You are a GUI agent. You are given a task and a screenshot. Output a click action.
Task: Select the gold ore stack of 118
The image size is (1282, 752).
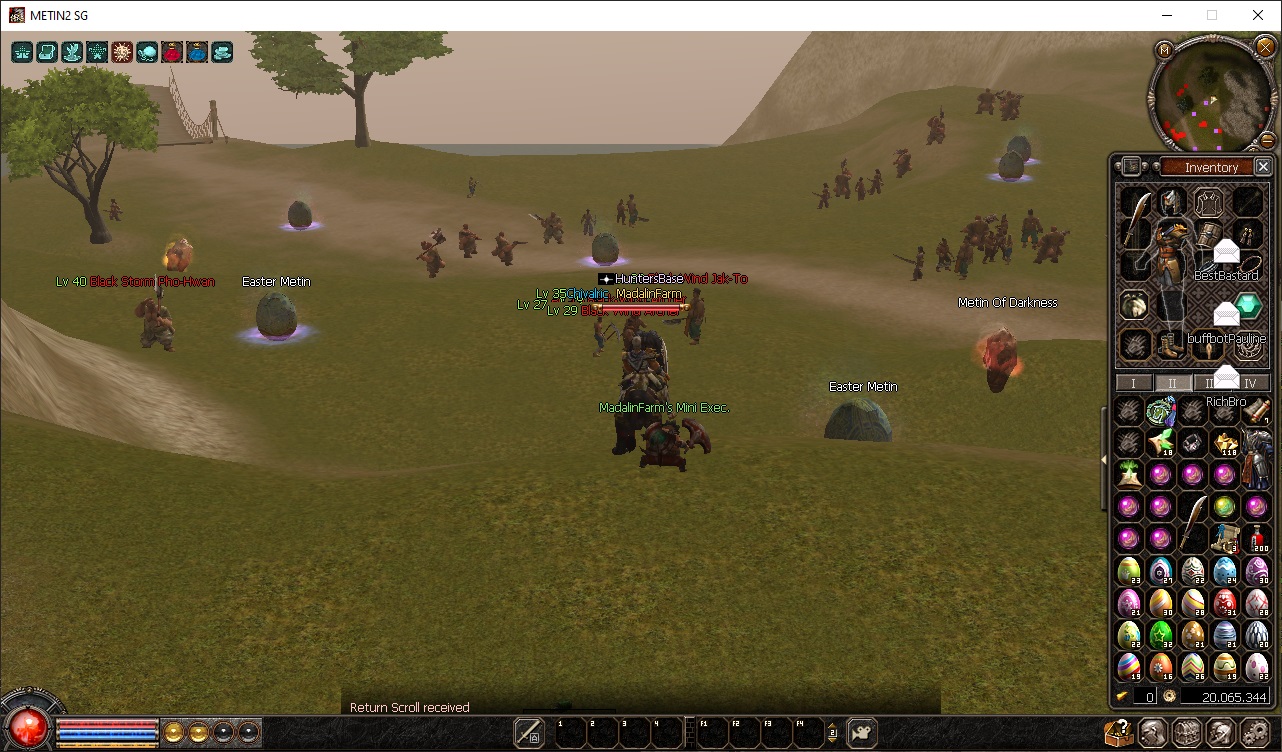tap(1225, 443)
